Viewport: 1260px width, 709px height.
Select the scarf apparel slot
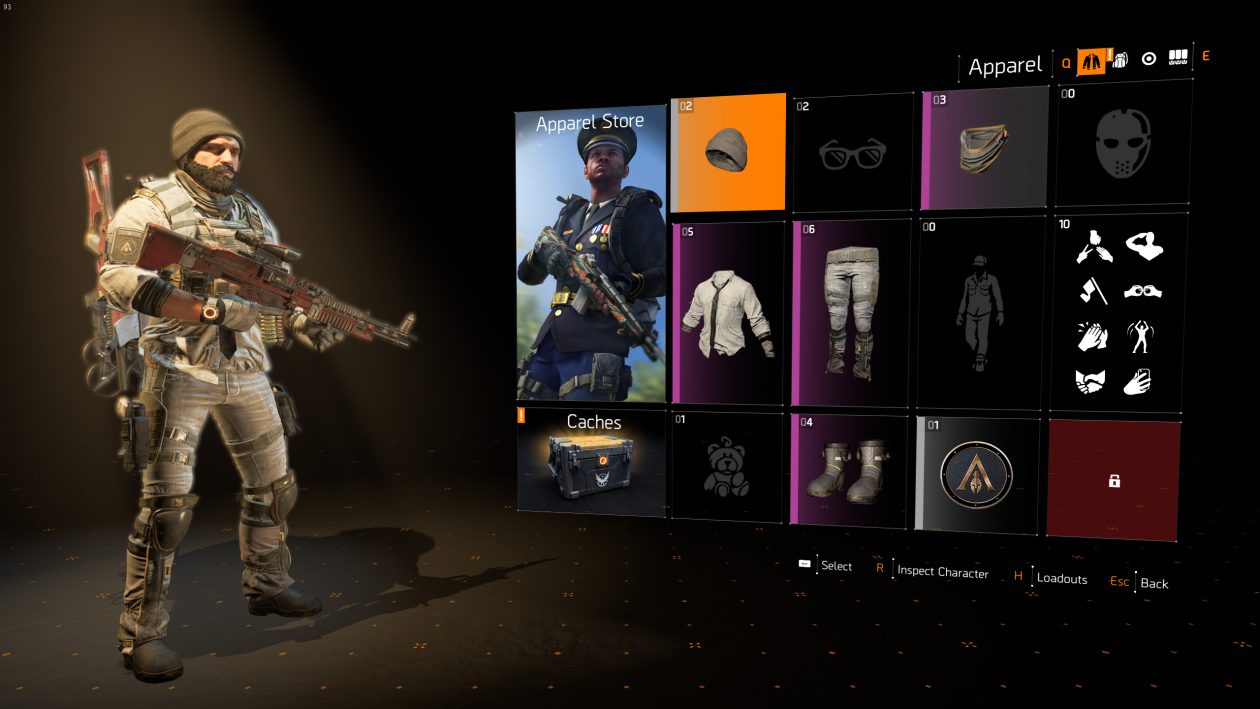(984, 147)
